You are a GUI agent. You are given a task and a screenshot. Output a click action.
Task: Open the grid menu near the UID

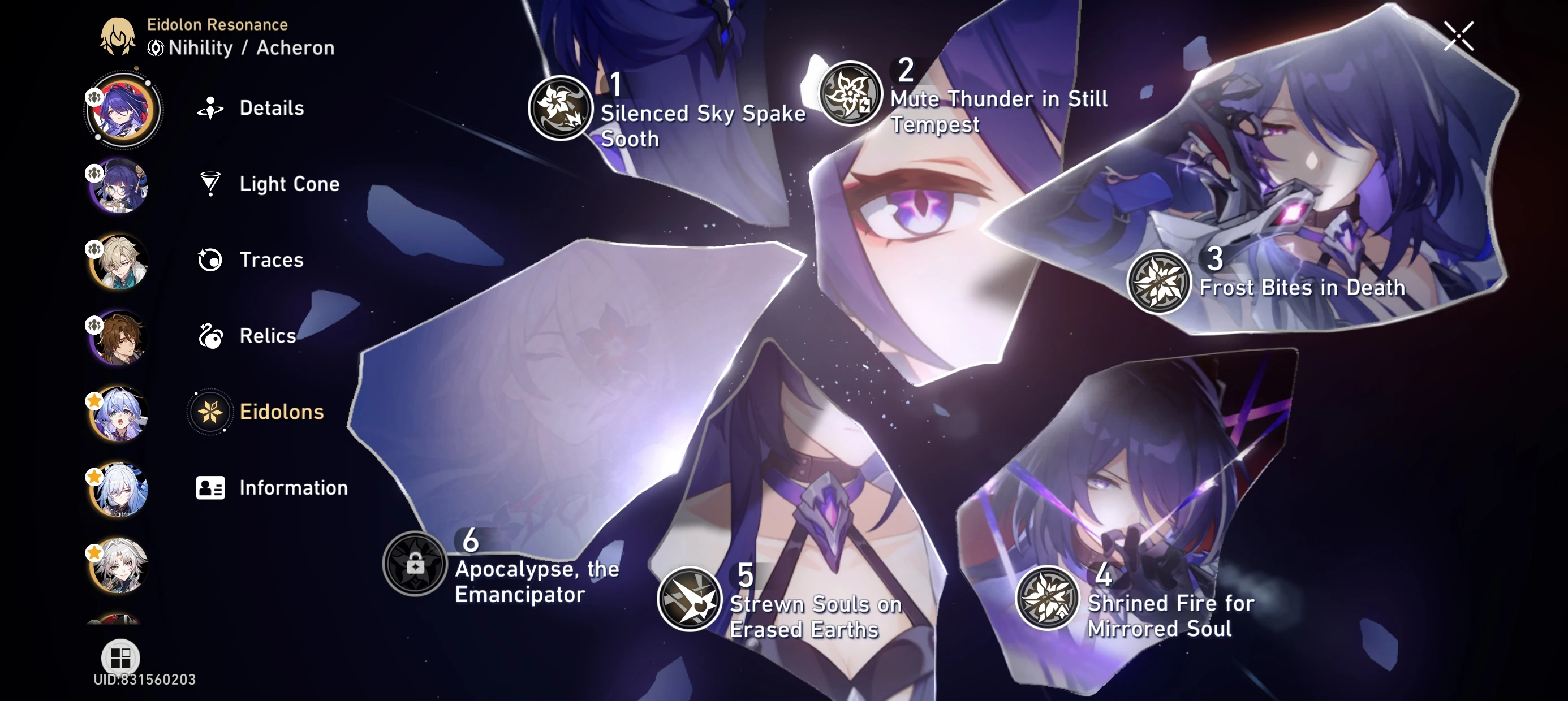click(120, 657)
